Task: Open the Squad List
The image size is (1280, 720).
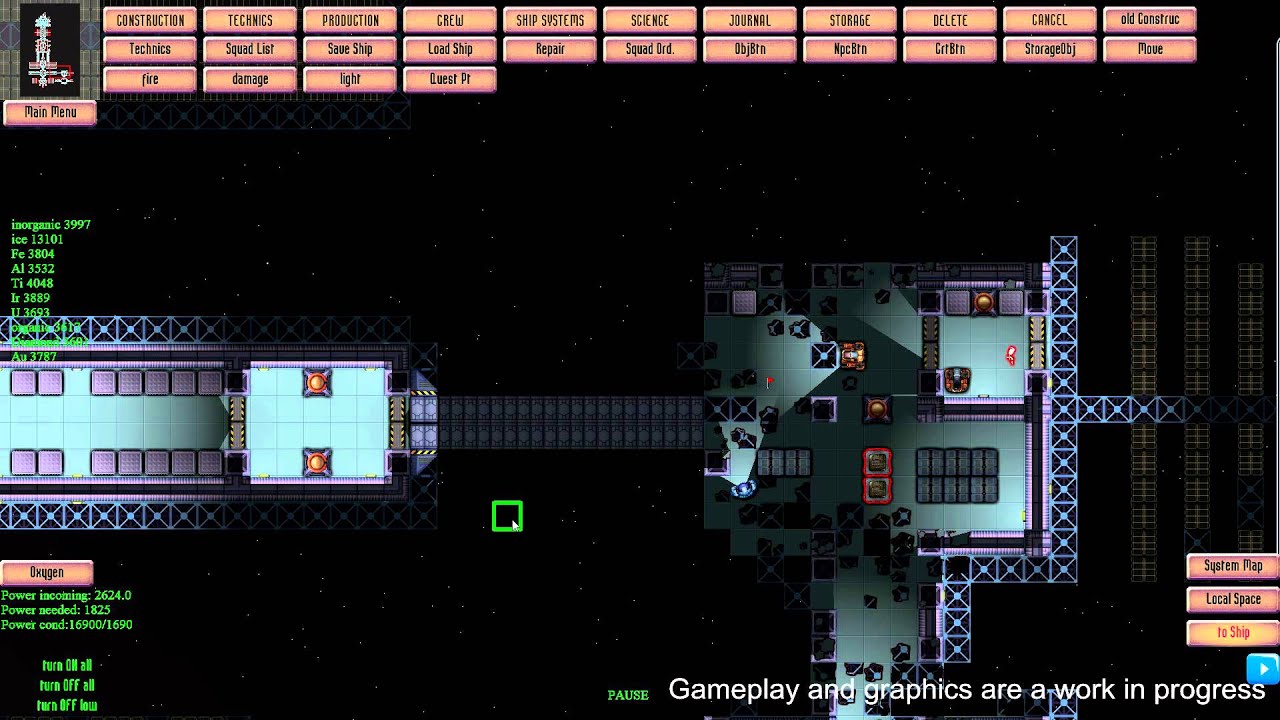Action: (250, 49)
